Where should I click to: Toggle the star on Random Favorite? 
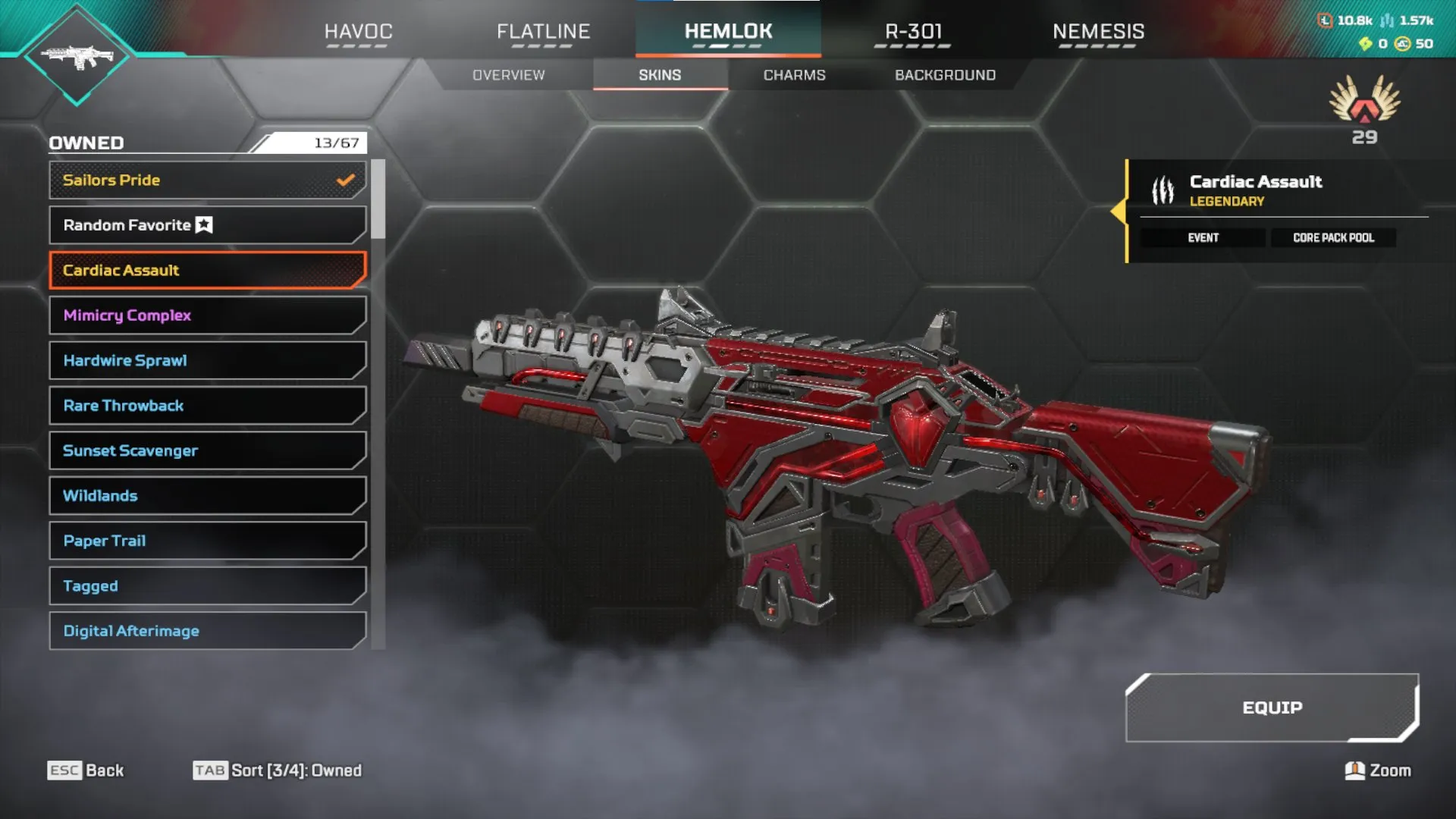click(203, 225)
